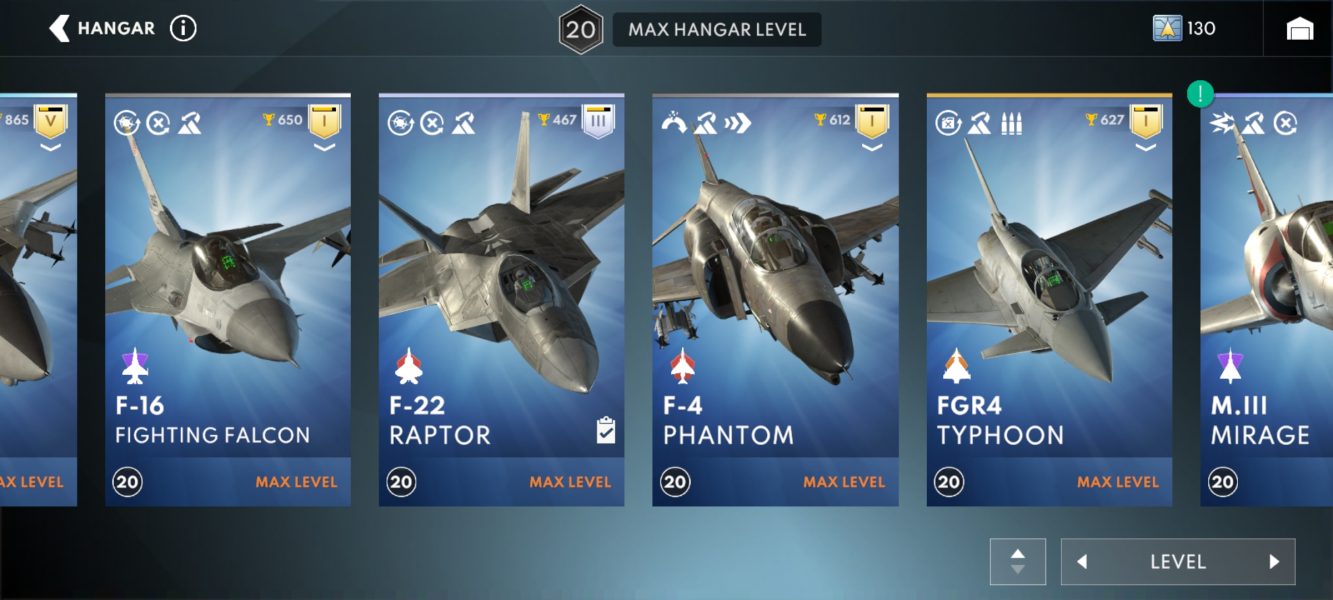Screen dimensions: 1333x600
Task: Tap the 130 currency counter icon
Action: pyautogui.click(x=1167, y=28)
